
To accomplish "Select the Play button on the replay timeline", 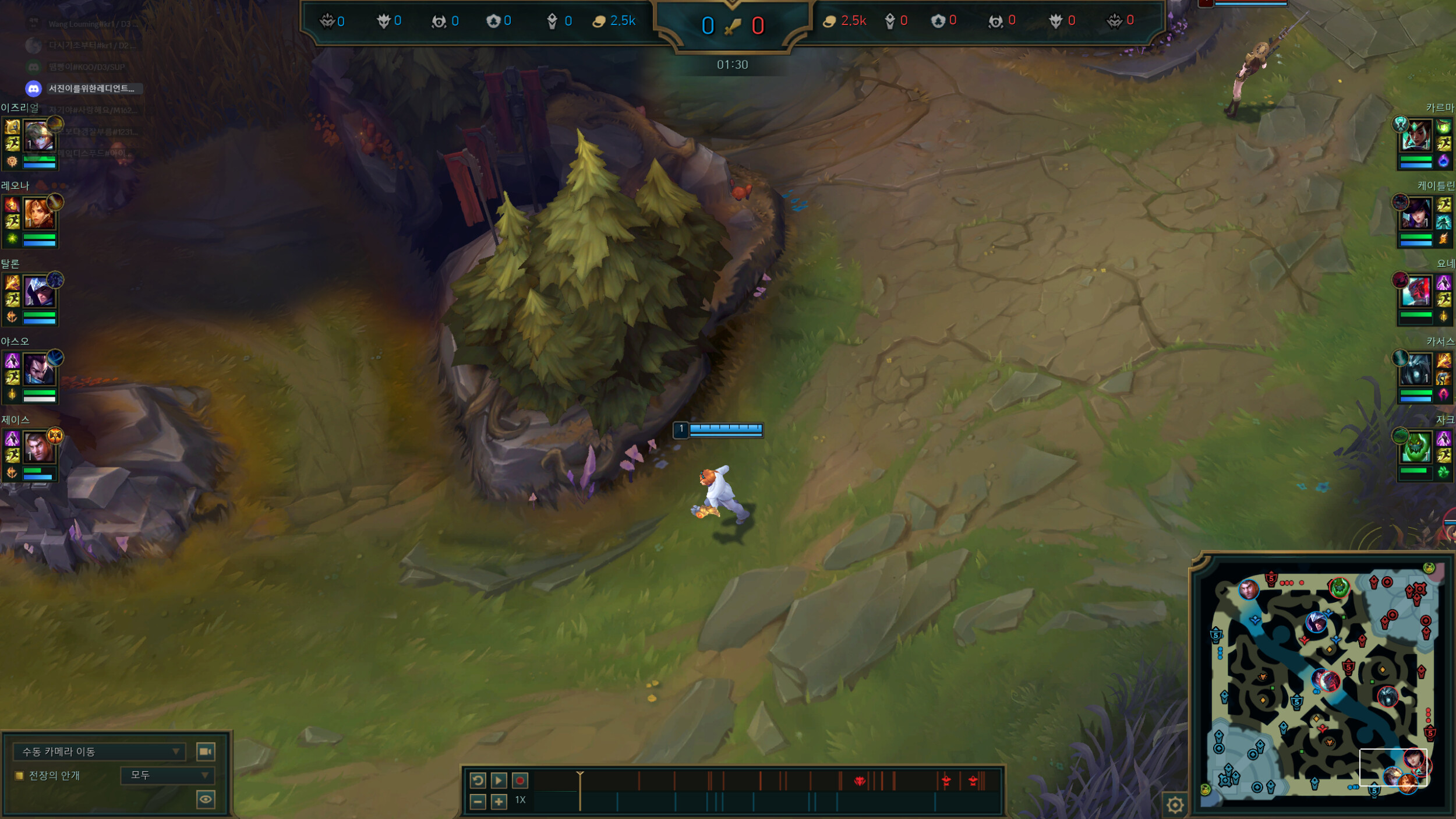I will (499, 781).
